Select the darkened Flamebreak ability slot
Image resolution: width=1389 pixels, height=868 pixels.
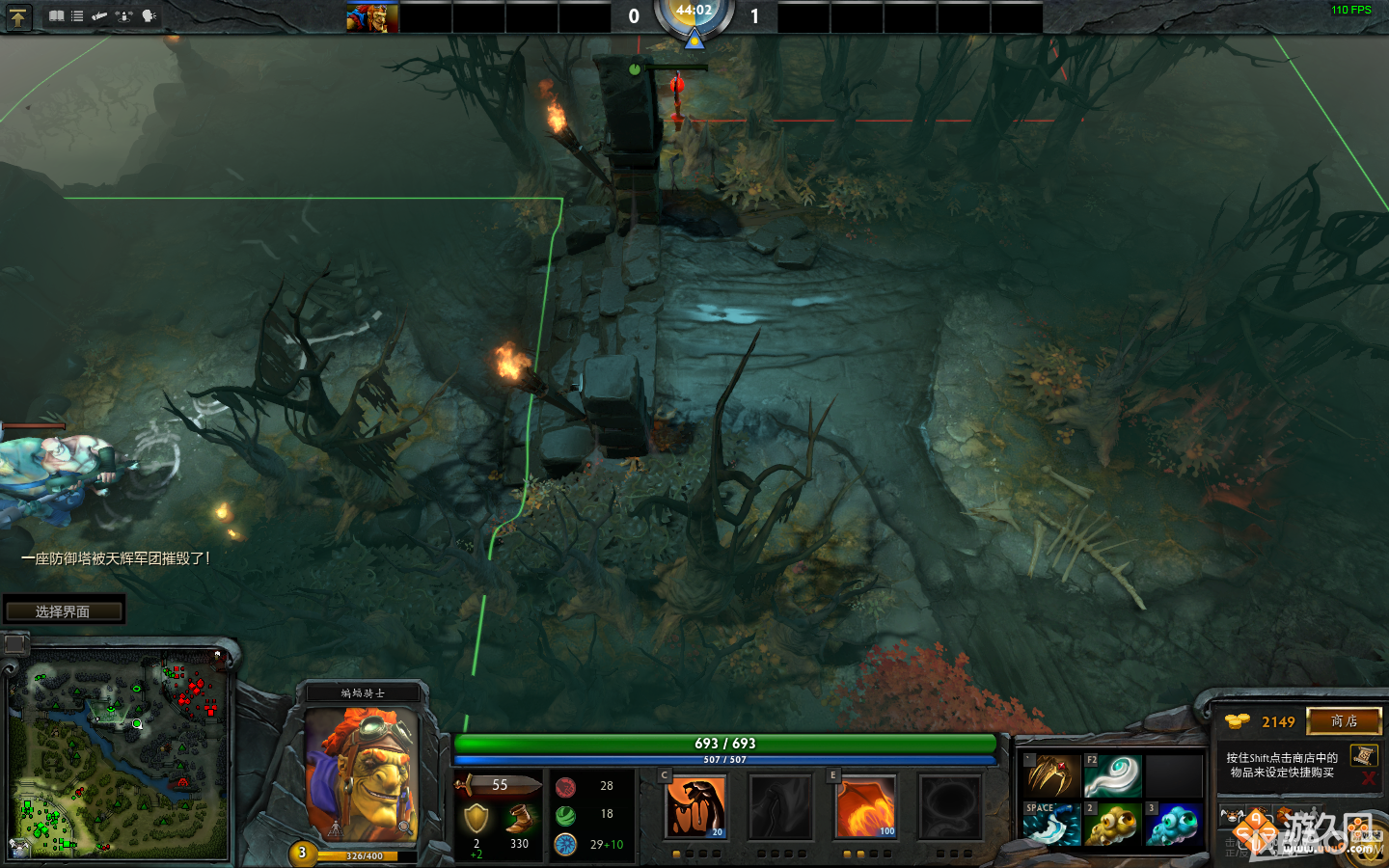(781, 806)
